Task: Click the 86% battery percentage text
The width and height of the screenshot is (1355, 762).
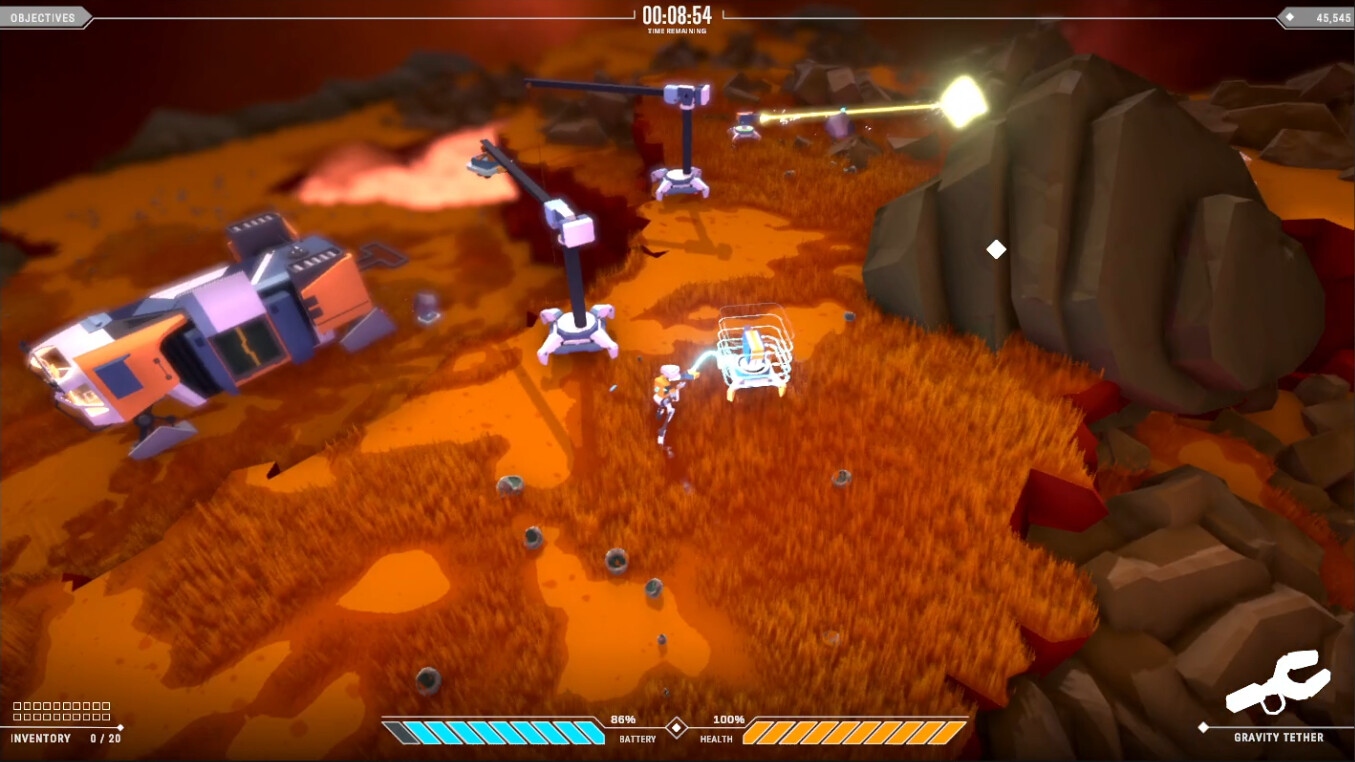Action: 622,719
